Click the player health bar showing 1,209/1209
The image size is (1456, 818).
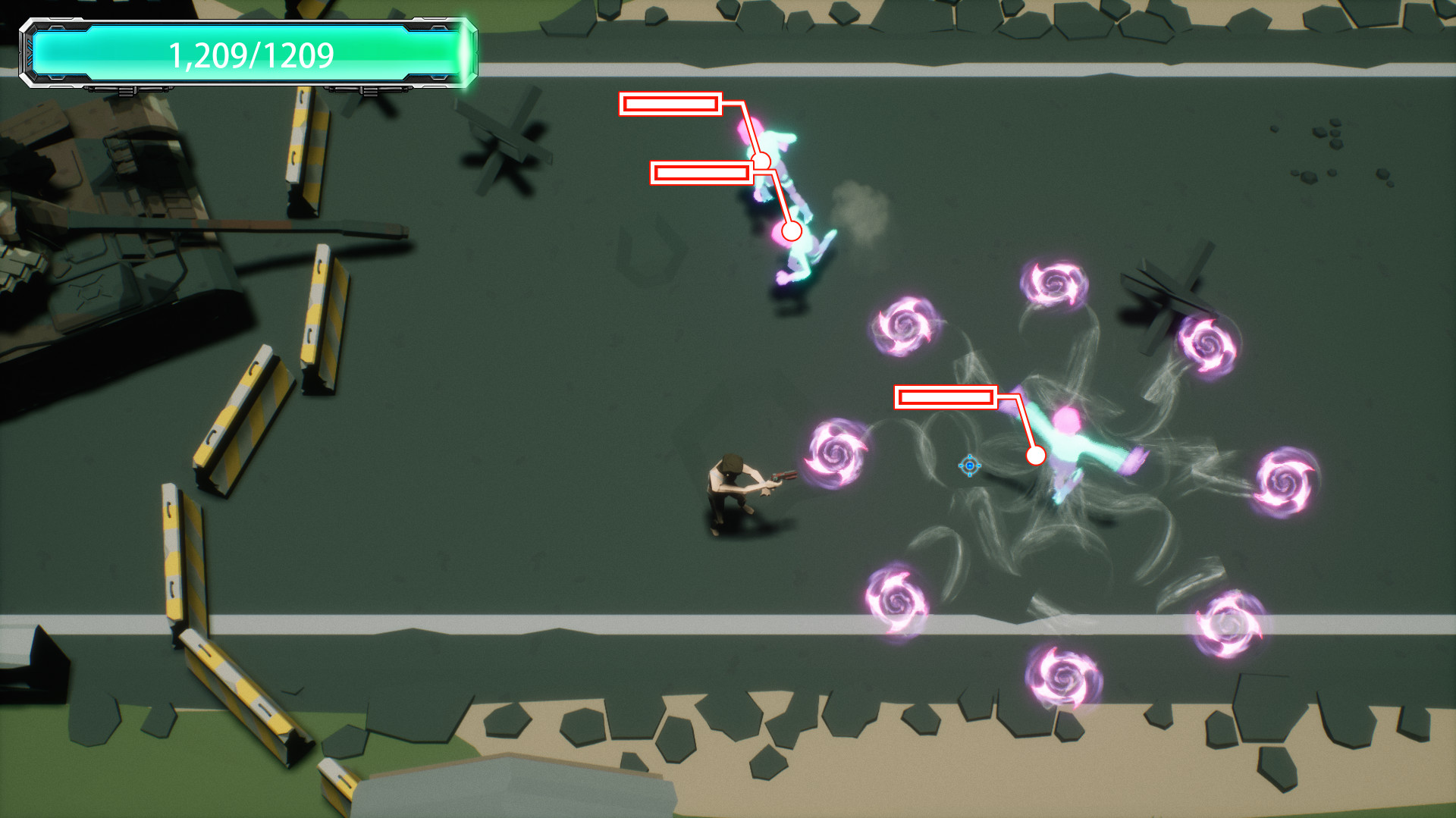point(250,54)
